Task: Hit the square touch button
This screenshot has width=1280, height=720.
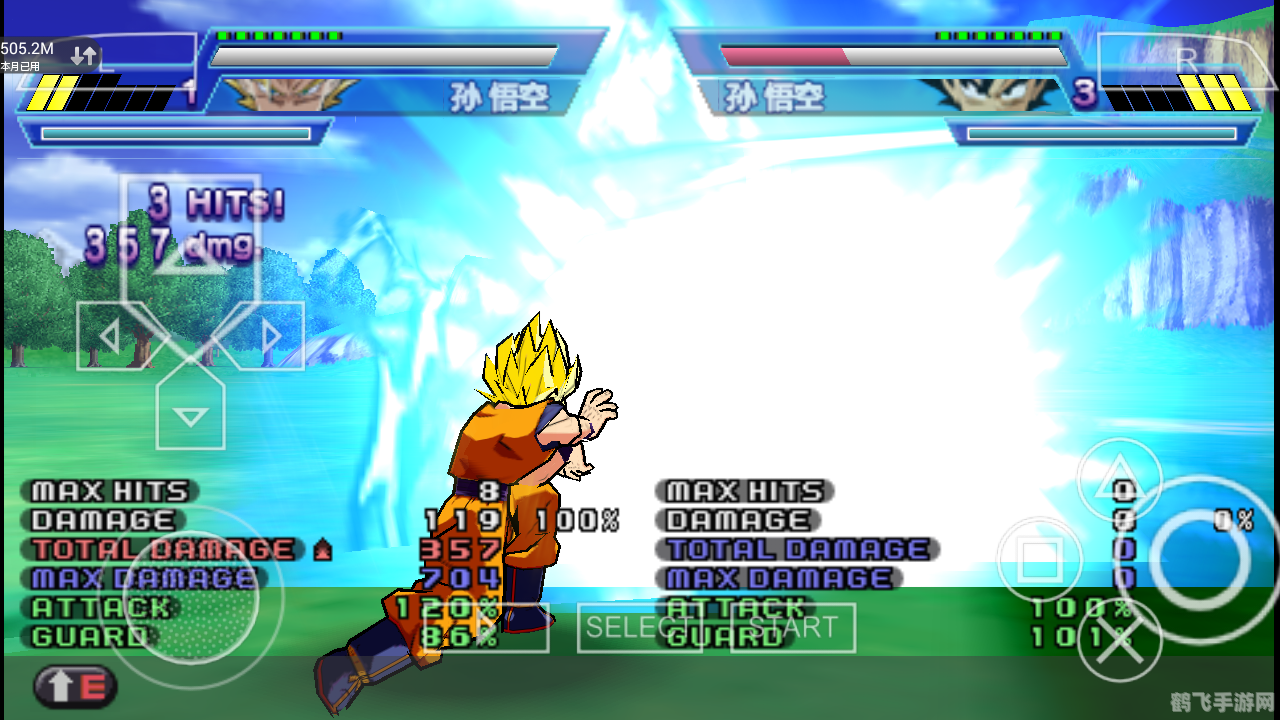Action: (x=1040, y=559)
